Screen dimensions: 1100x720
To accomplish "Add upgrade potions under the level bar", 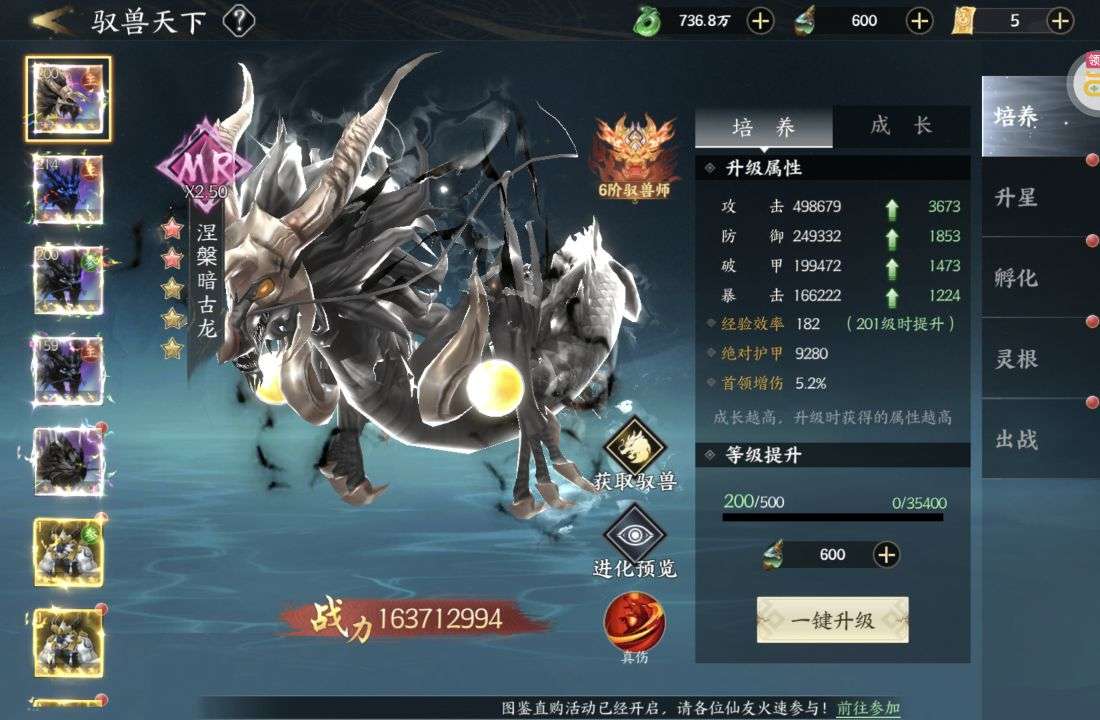I will [886, 554].
